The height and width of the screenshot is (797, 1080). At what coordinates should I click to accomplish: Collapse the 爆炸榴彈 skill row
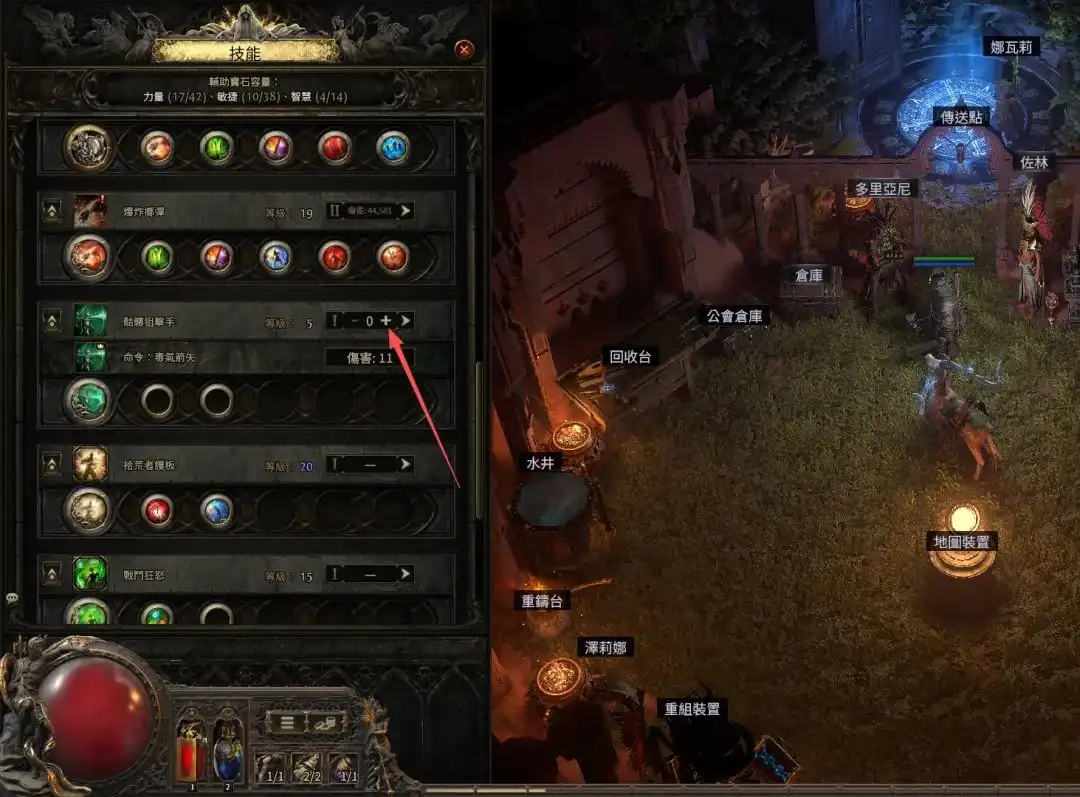tap(51, 212)
